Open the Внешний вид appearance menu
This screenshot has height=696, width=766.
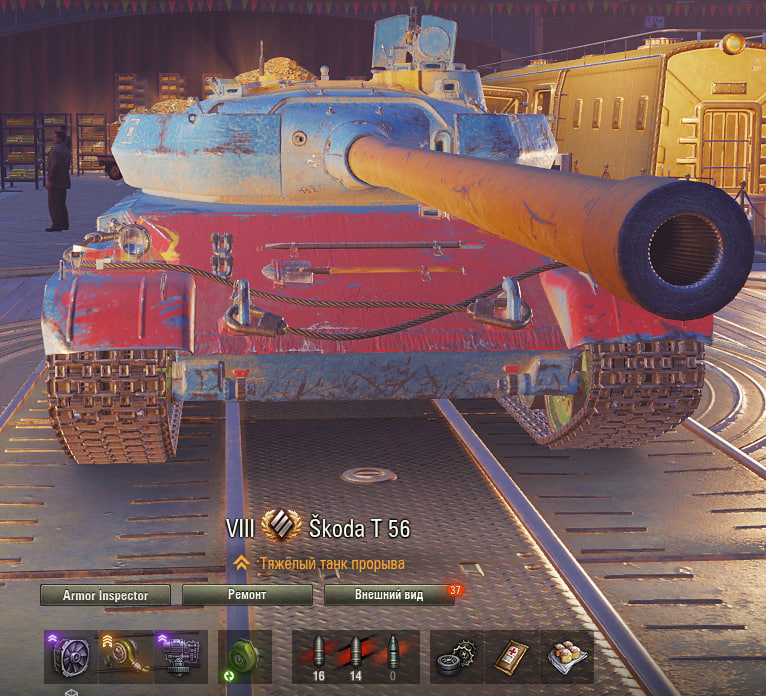(388, 595)
